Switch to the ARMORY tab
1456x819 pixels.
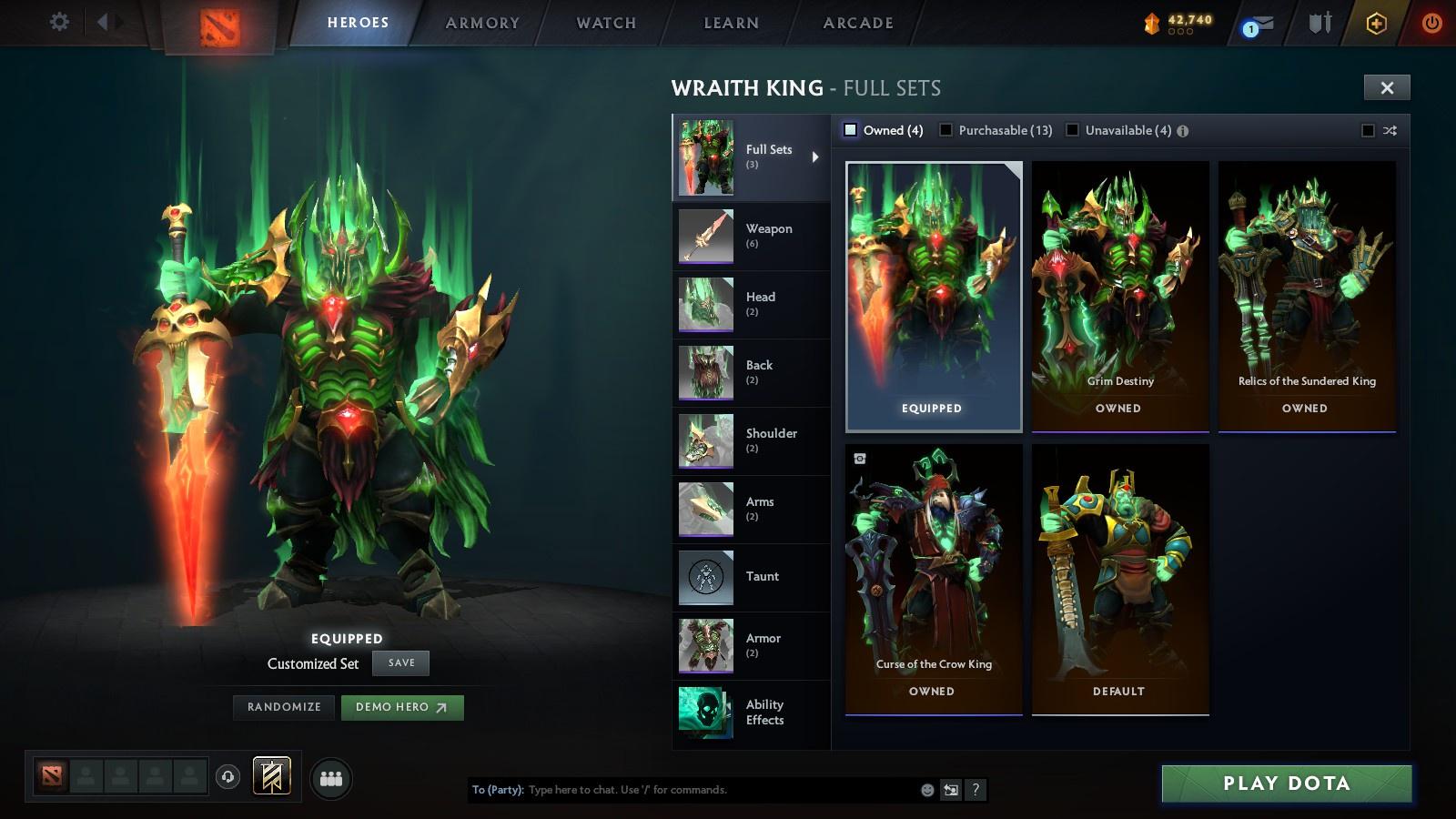(x=480, y=23)
